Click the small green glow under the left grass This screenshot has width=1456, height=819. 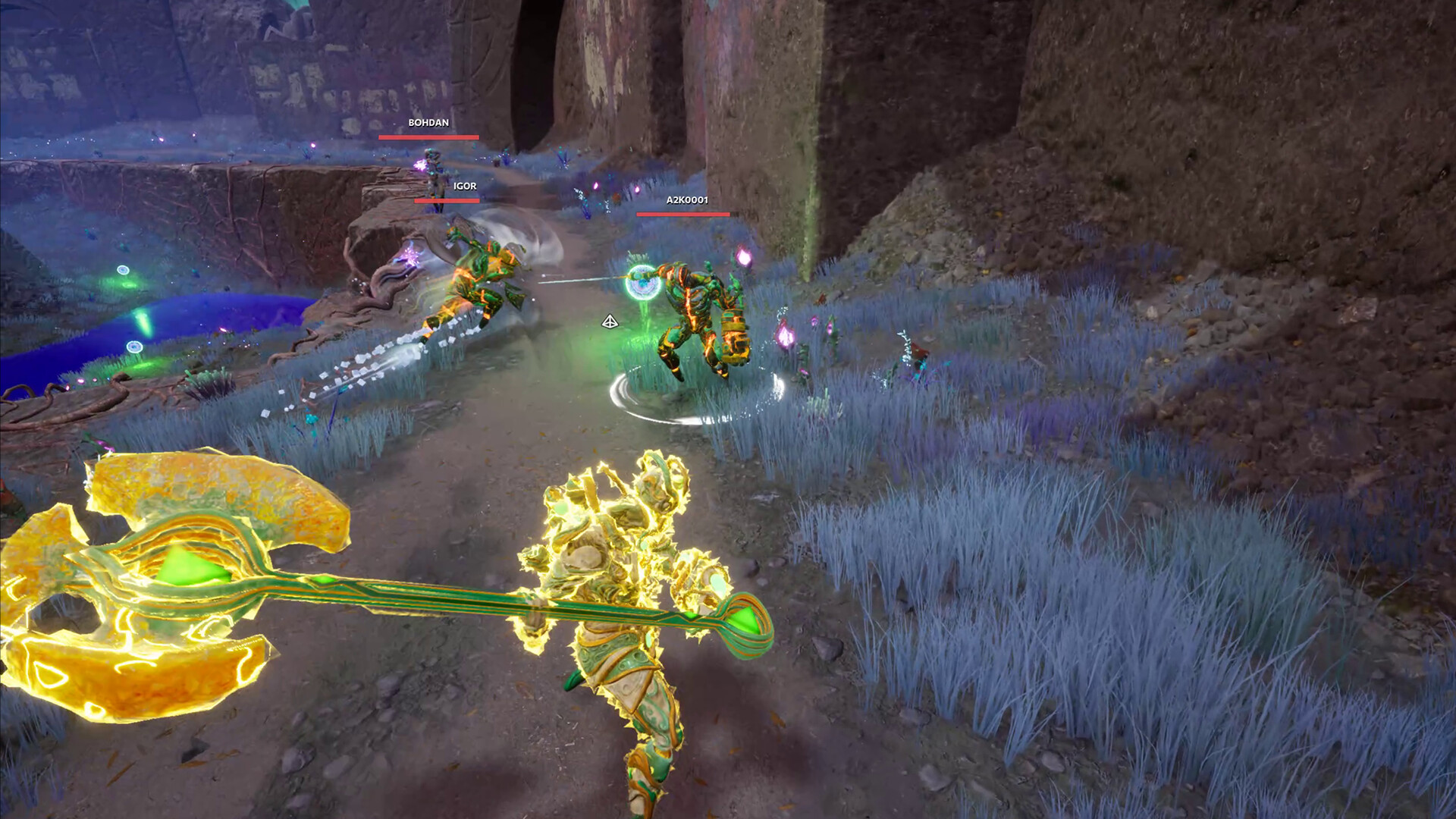click(143, 366)
